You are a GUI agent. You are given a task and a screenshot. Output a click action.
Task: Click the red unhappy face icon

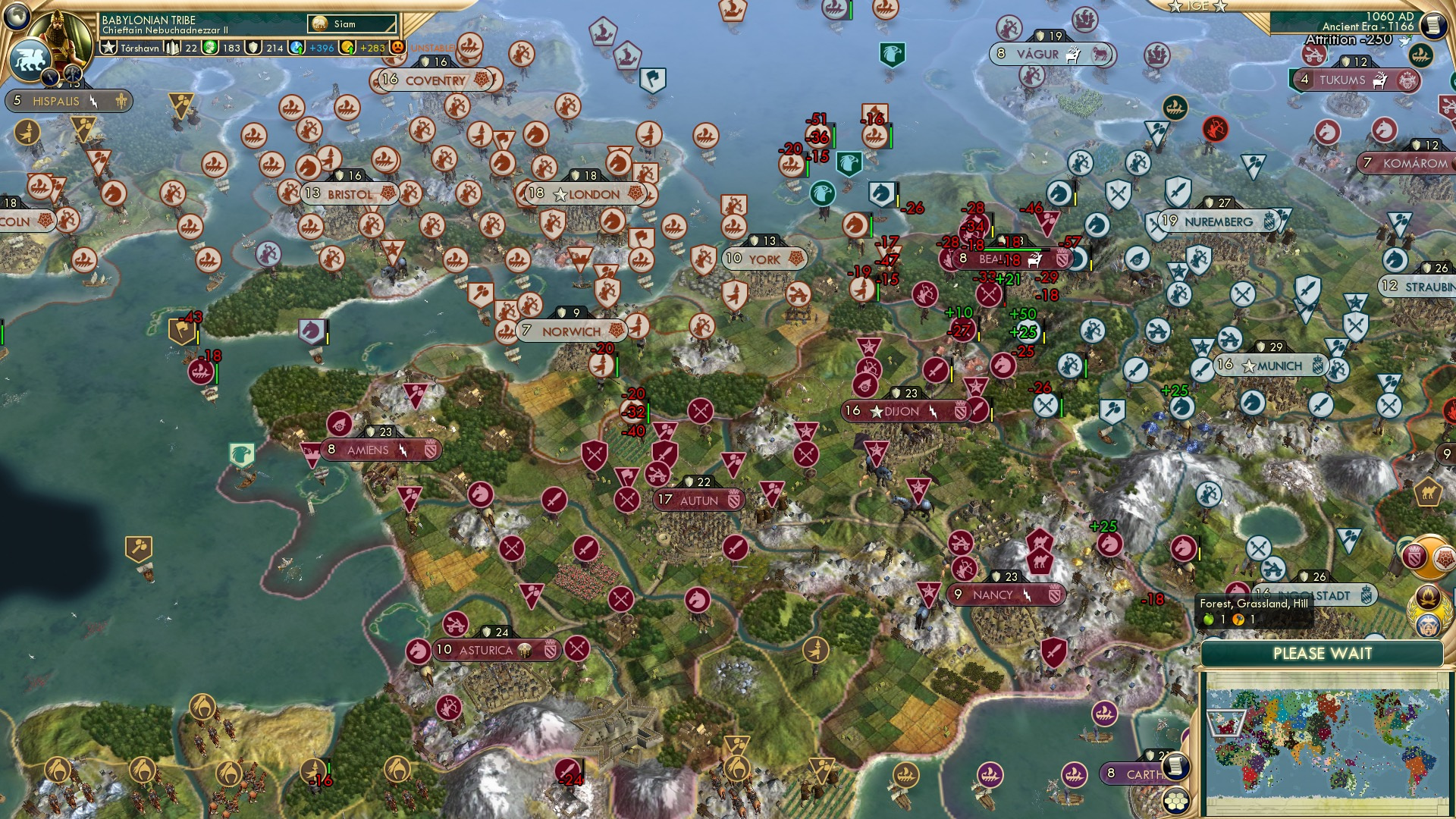pos(396,47)
